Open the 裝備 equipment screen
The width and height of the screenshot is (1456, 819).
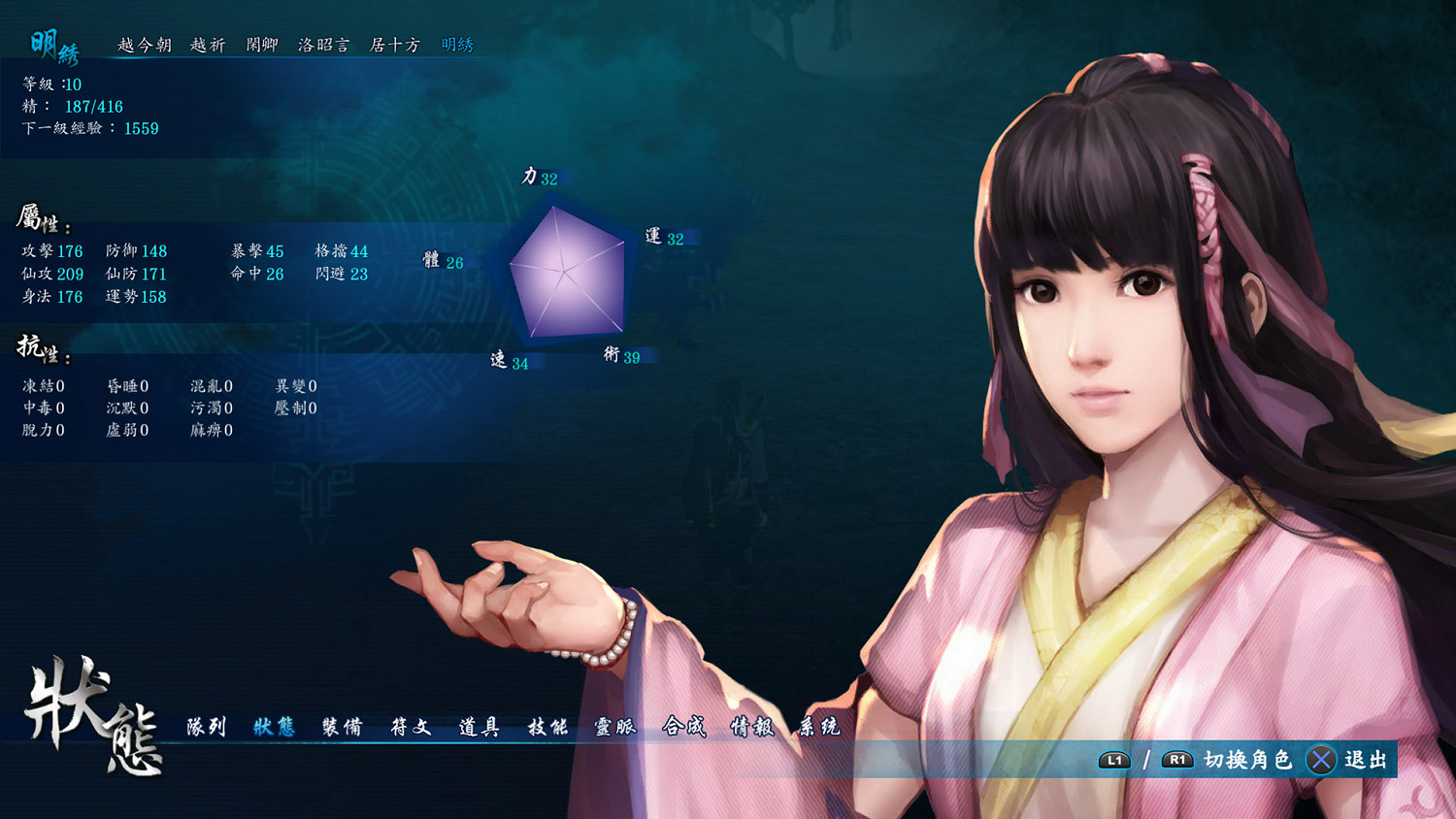pos(341,727)
